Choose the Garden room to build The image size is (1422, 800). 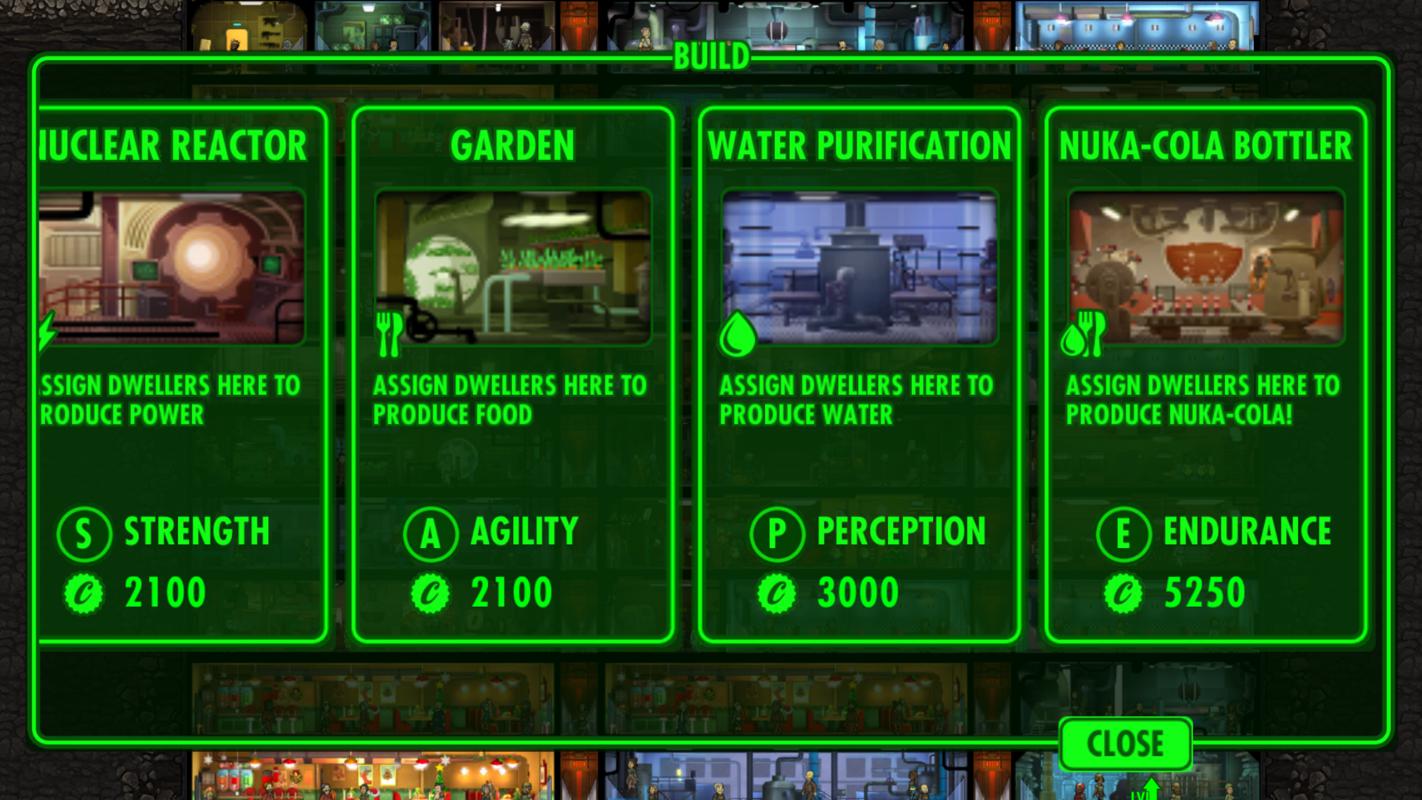pyautogui.click(x=512, y=375)
